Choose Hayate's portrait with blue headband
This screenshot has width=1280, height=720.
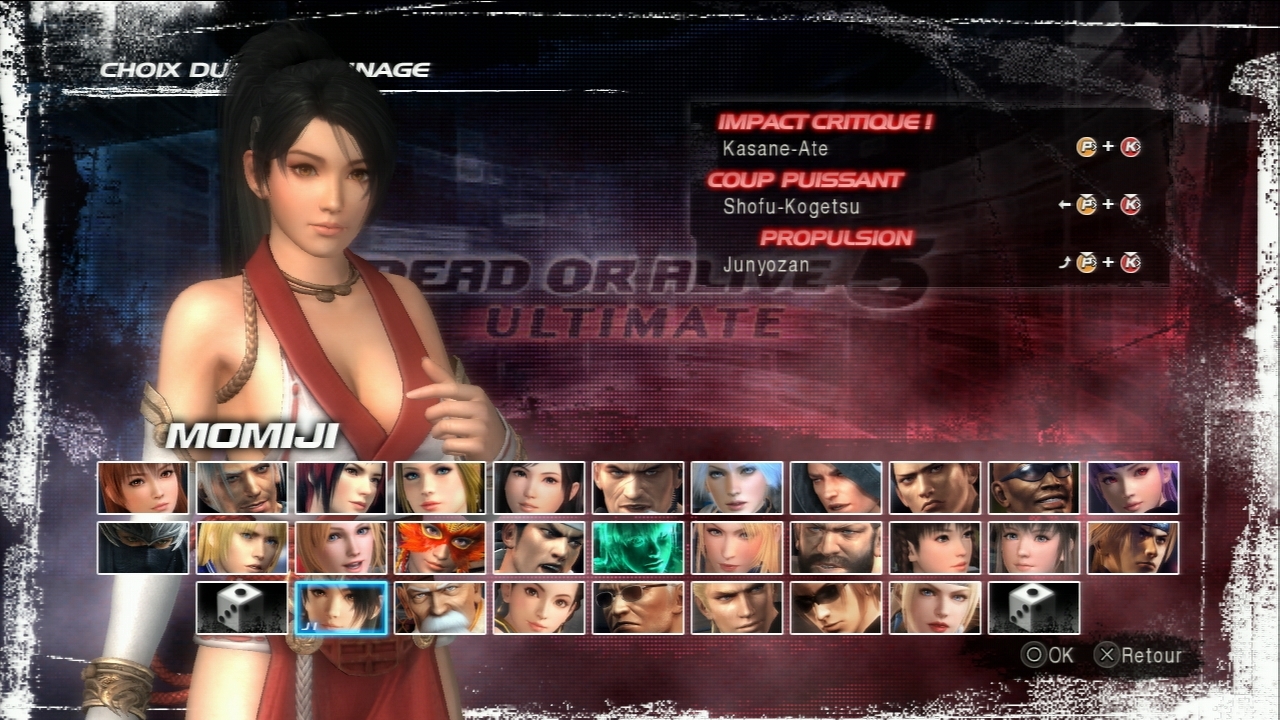1133,548
